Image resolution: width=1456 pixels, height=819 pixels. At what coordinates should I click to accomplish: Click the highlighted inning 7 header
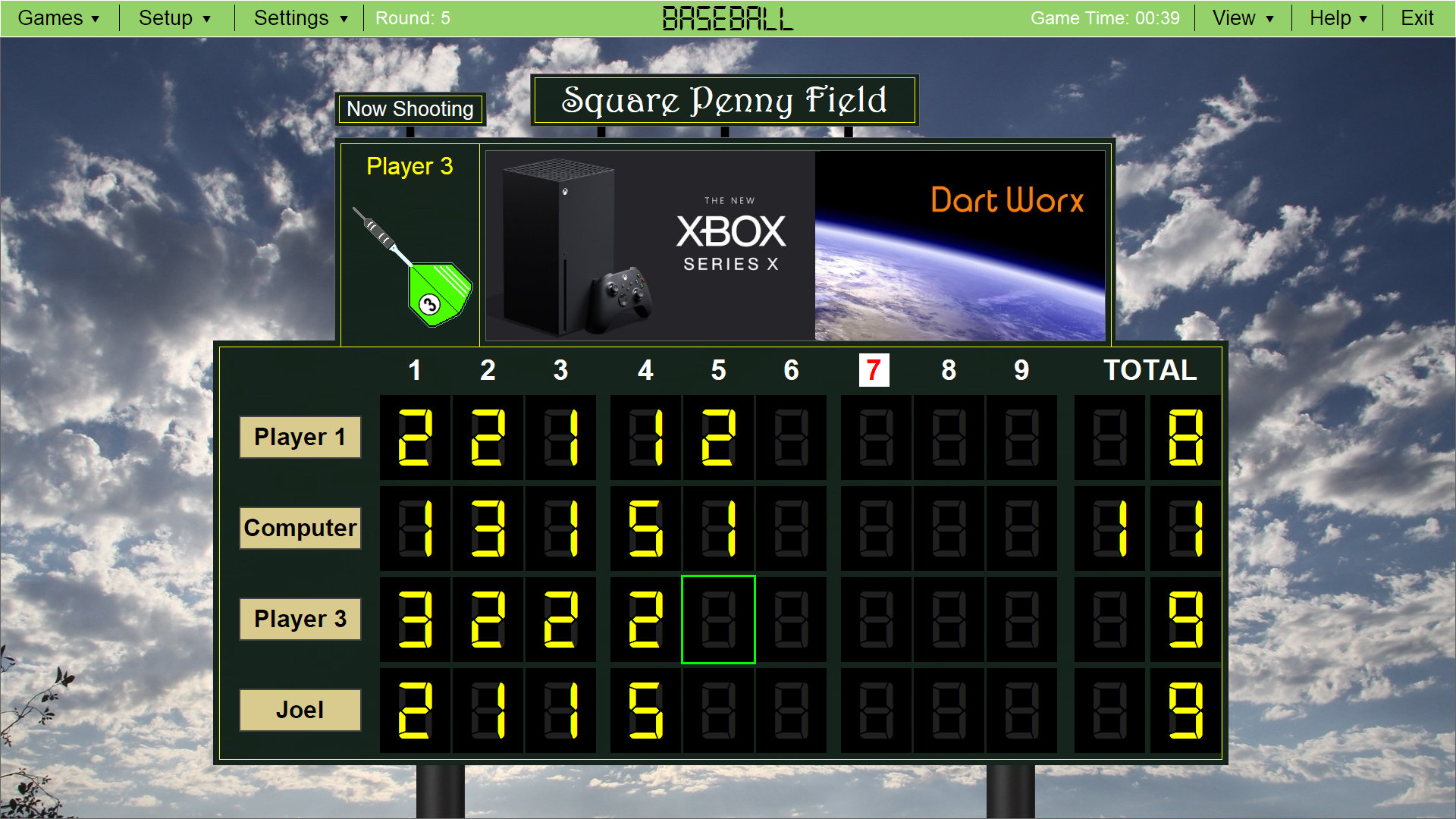tap(873, 371)
